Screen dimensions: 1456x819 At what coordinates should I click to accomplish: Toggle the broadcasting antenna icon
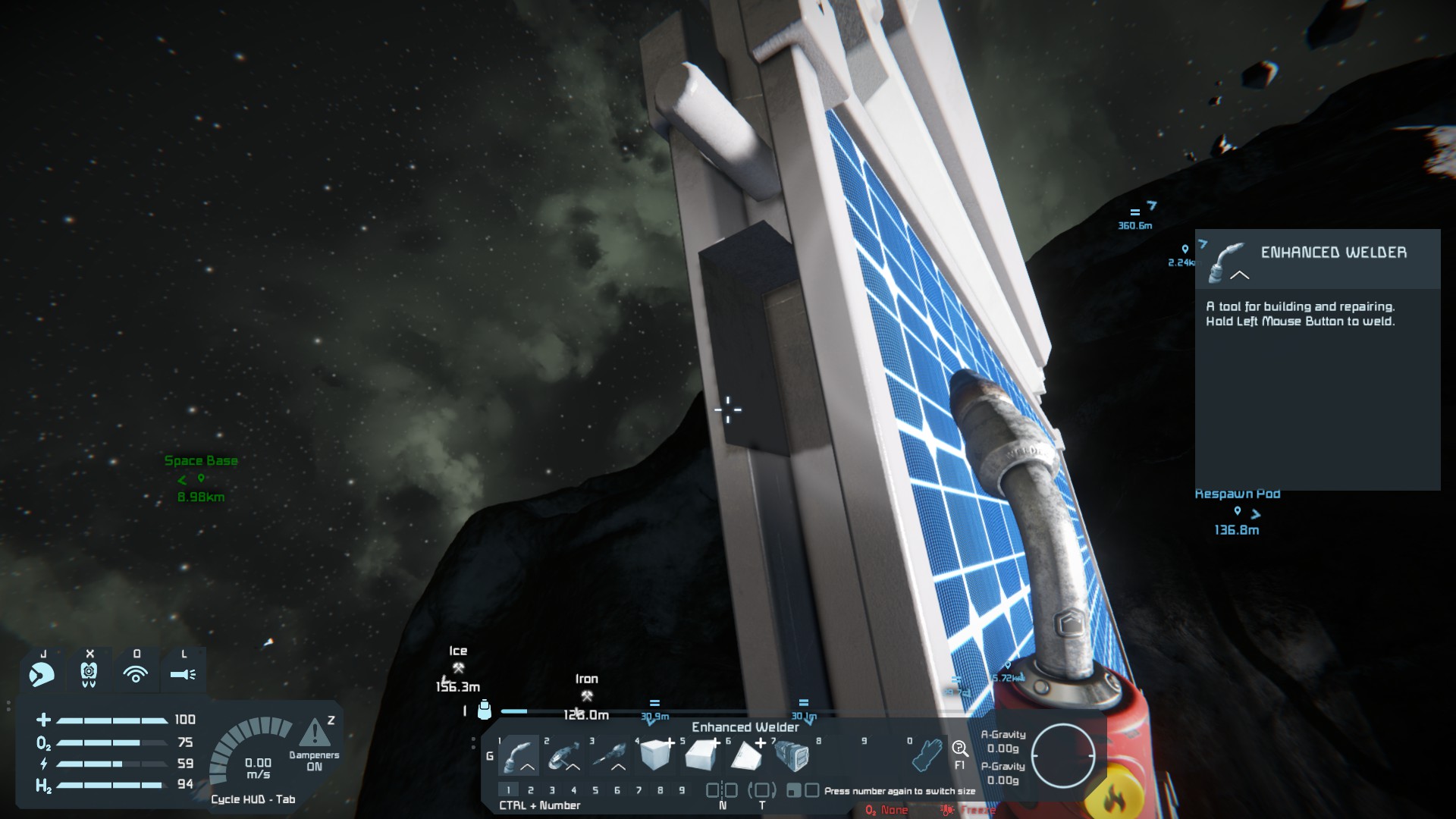click(x=136, y=673)
